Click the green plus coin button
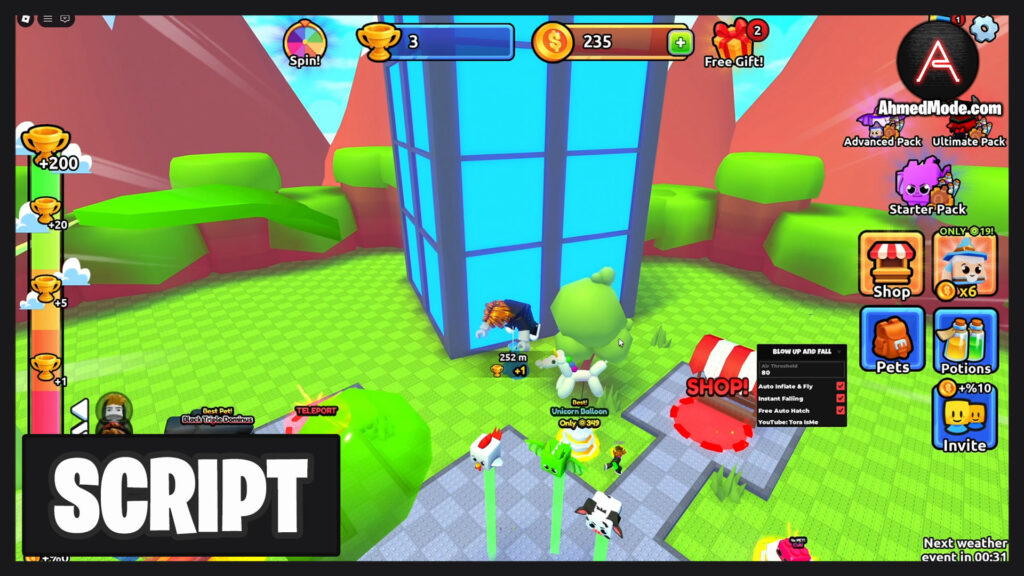The height and width of the screenshot is (576, 1024). point(680,42)
